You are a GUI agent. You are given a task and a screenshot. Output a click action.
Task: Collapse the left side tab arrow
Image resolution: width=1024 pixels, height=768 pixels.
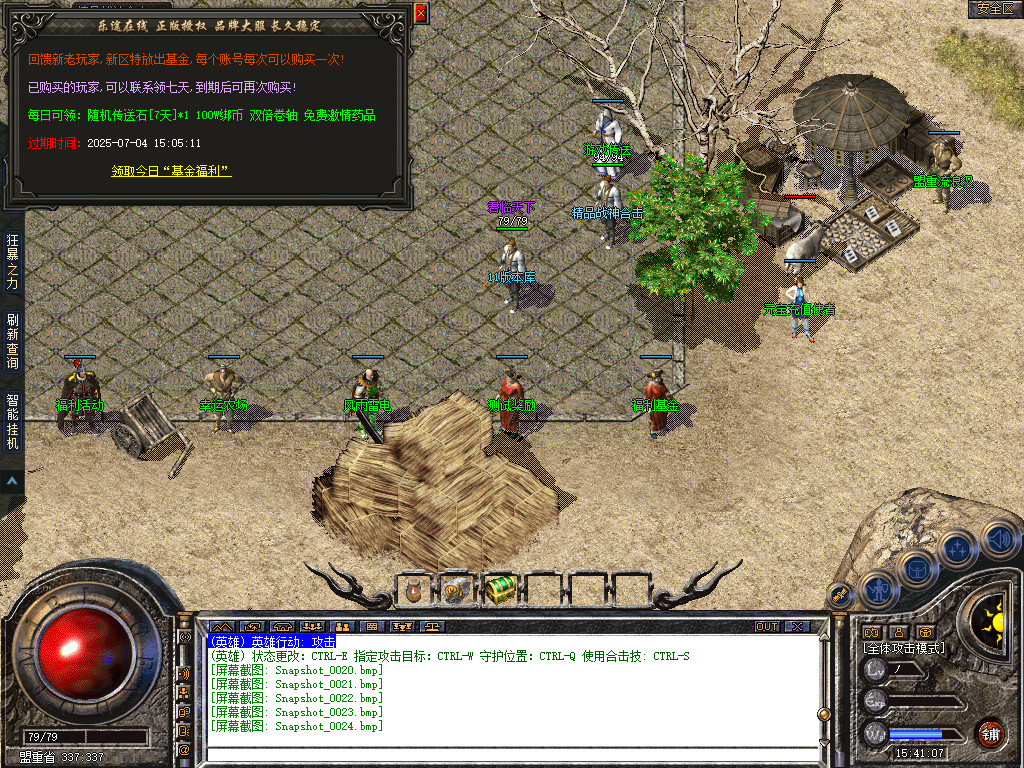[12, 481]
